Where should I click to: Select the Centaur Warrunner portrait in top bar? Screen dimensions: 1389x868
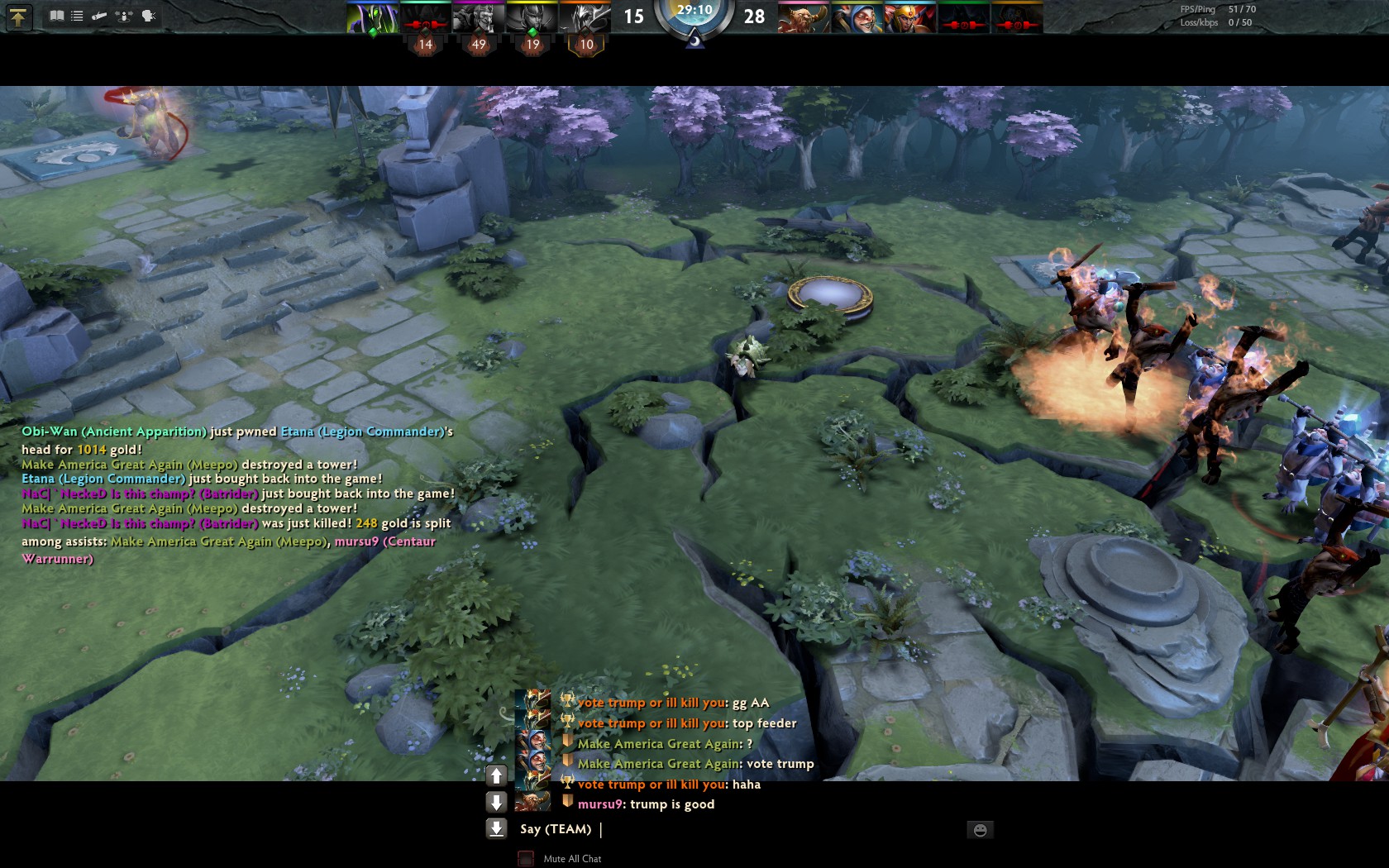click(803, 17)
